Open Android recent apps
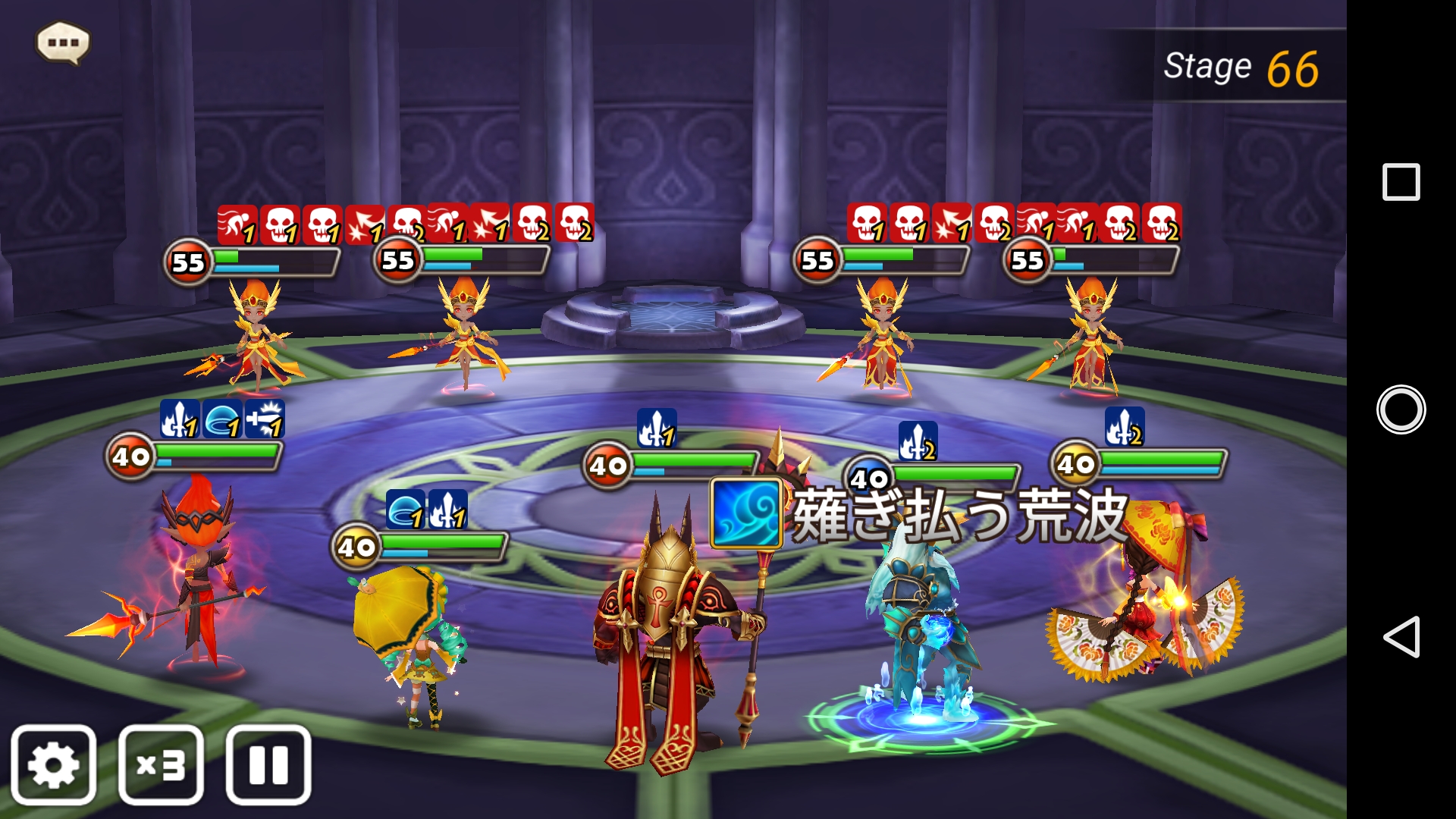 point(1401,182)
